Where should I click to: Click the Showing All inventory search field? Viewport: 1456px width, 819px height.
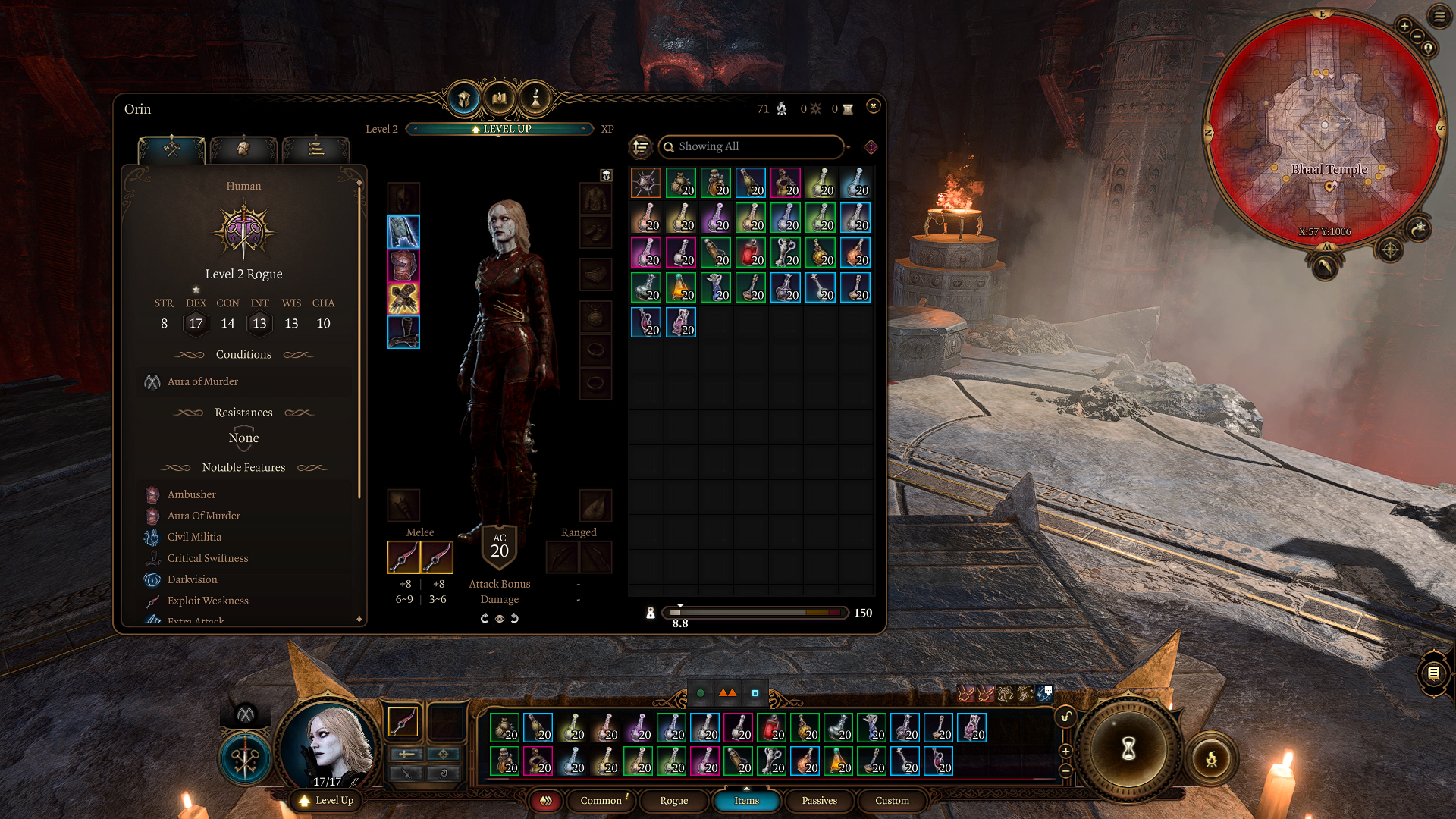coord(751,146)
